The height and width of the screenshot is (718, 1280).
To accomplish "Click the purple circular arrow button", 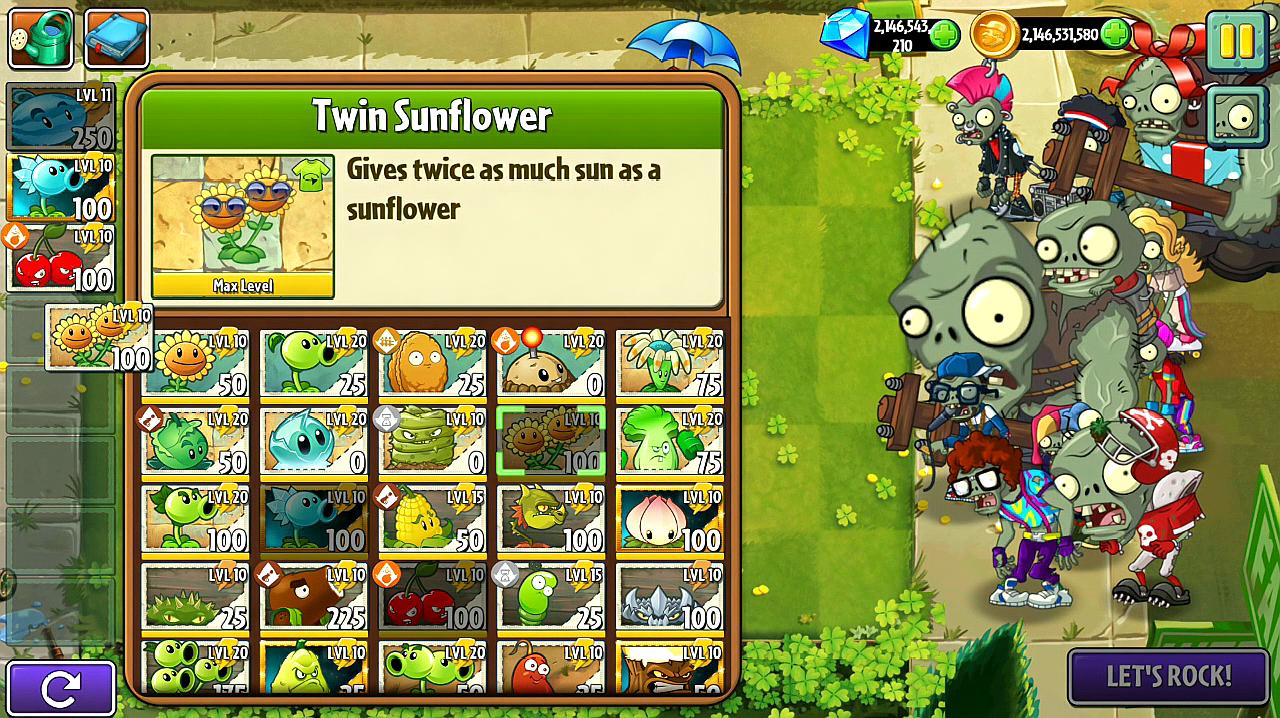I will click(60, 688).
